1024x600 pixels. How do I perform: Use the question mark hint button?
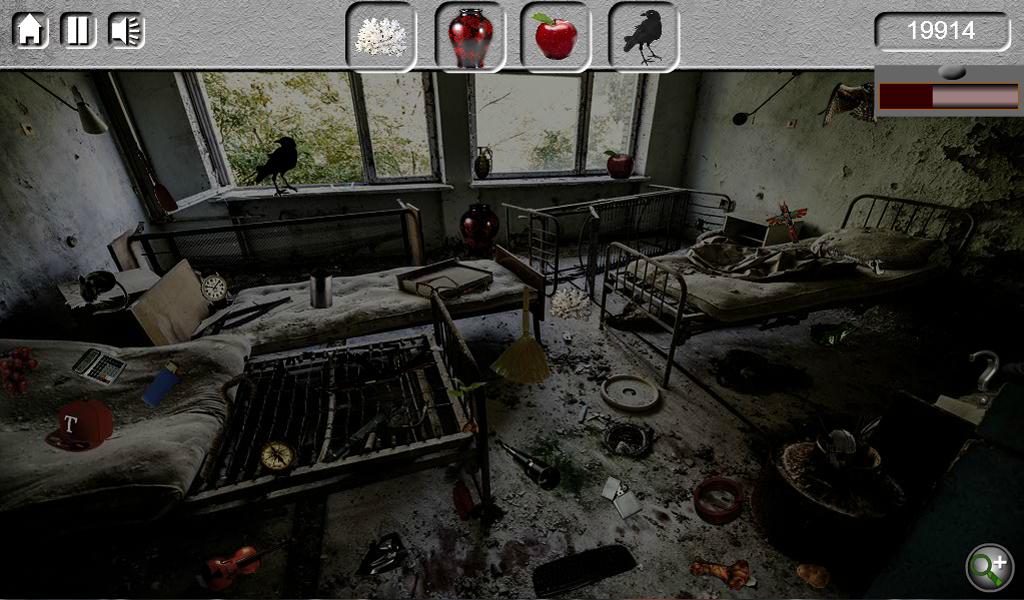(x=985, y=371)
